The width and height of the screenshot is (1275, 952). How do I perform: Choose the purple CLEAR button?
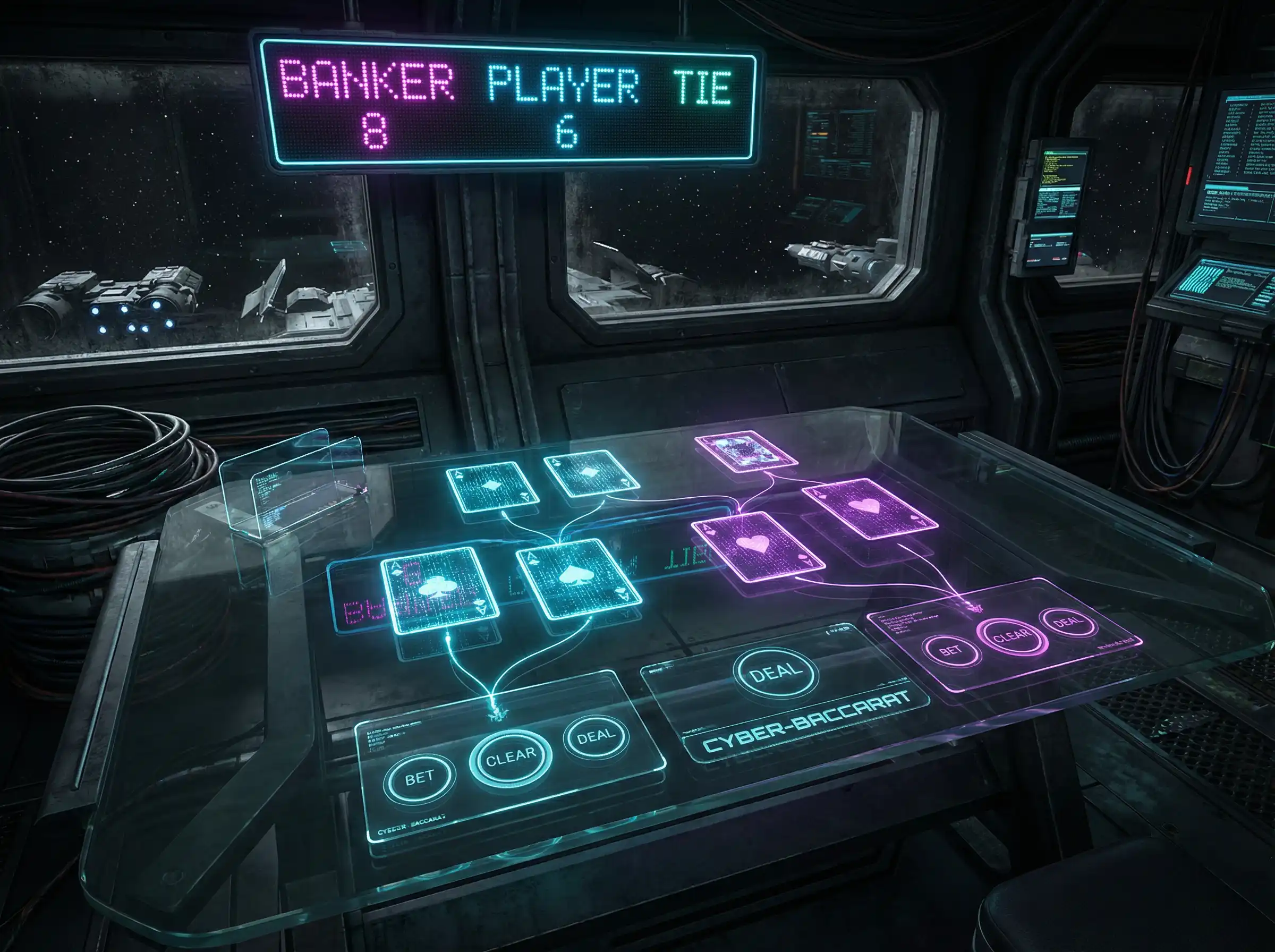click(1011, 635)
